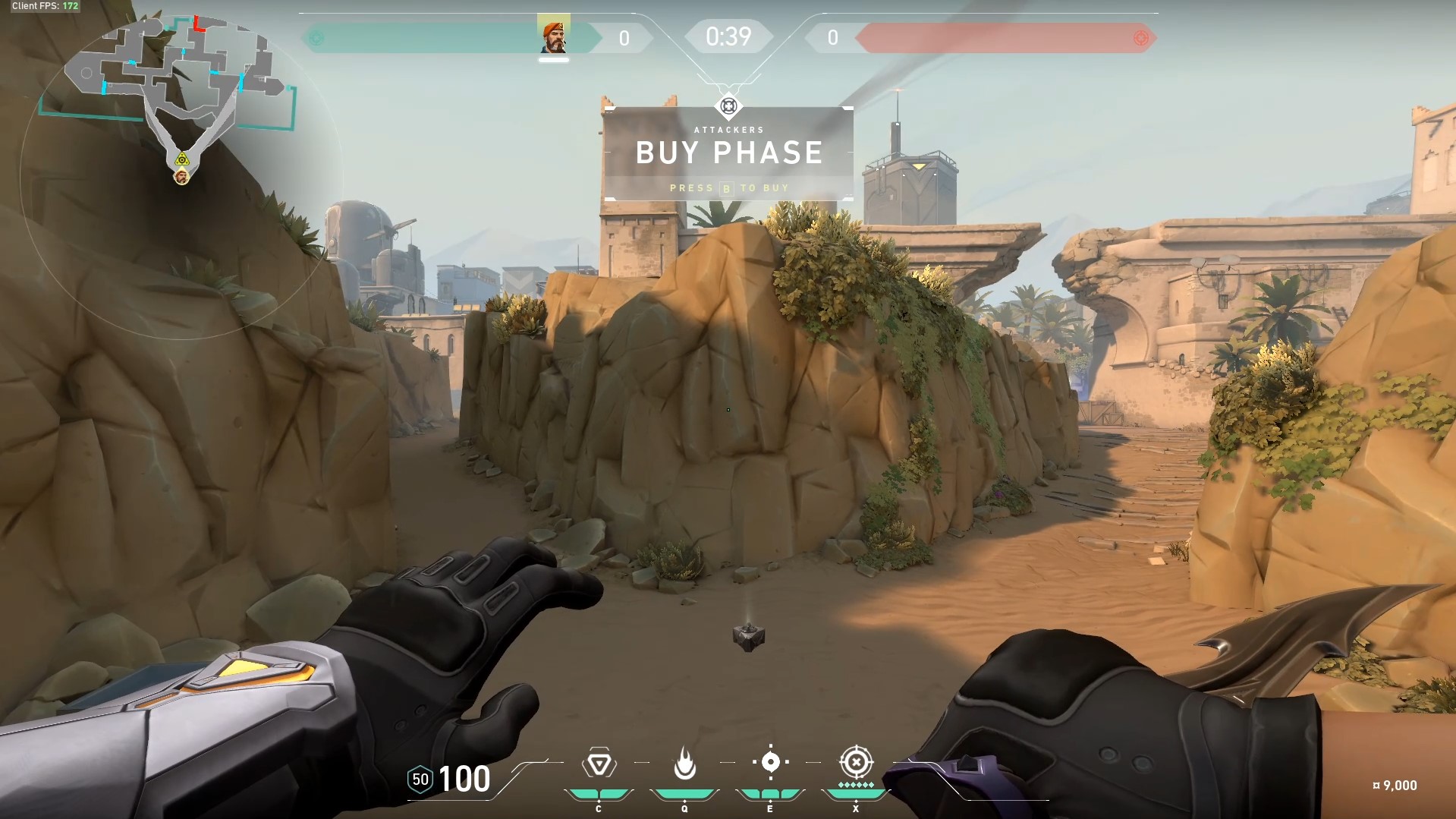Image resolution: width=1456 pixels, height=819 pixels.
Task: Trigger the Orbital Strike ultimate icon
Action: (856, 761)
